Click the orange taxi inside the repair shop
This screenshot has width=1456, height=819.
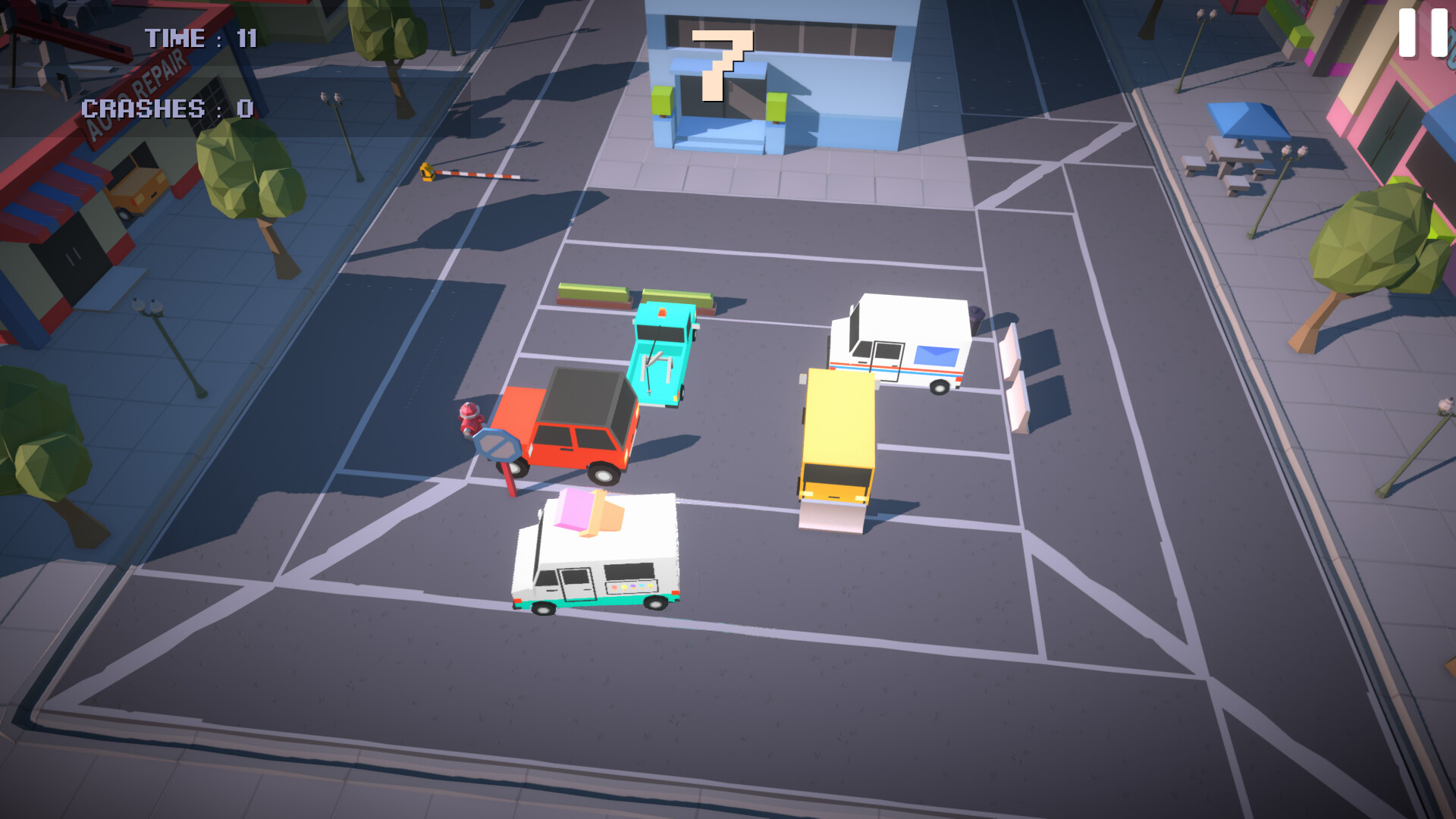coord(135,191)
